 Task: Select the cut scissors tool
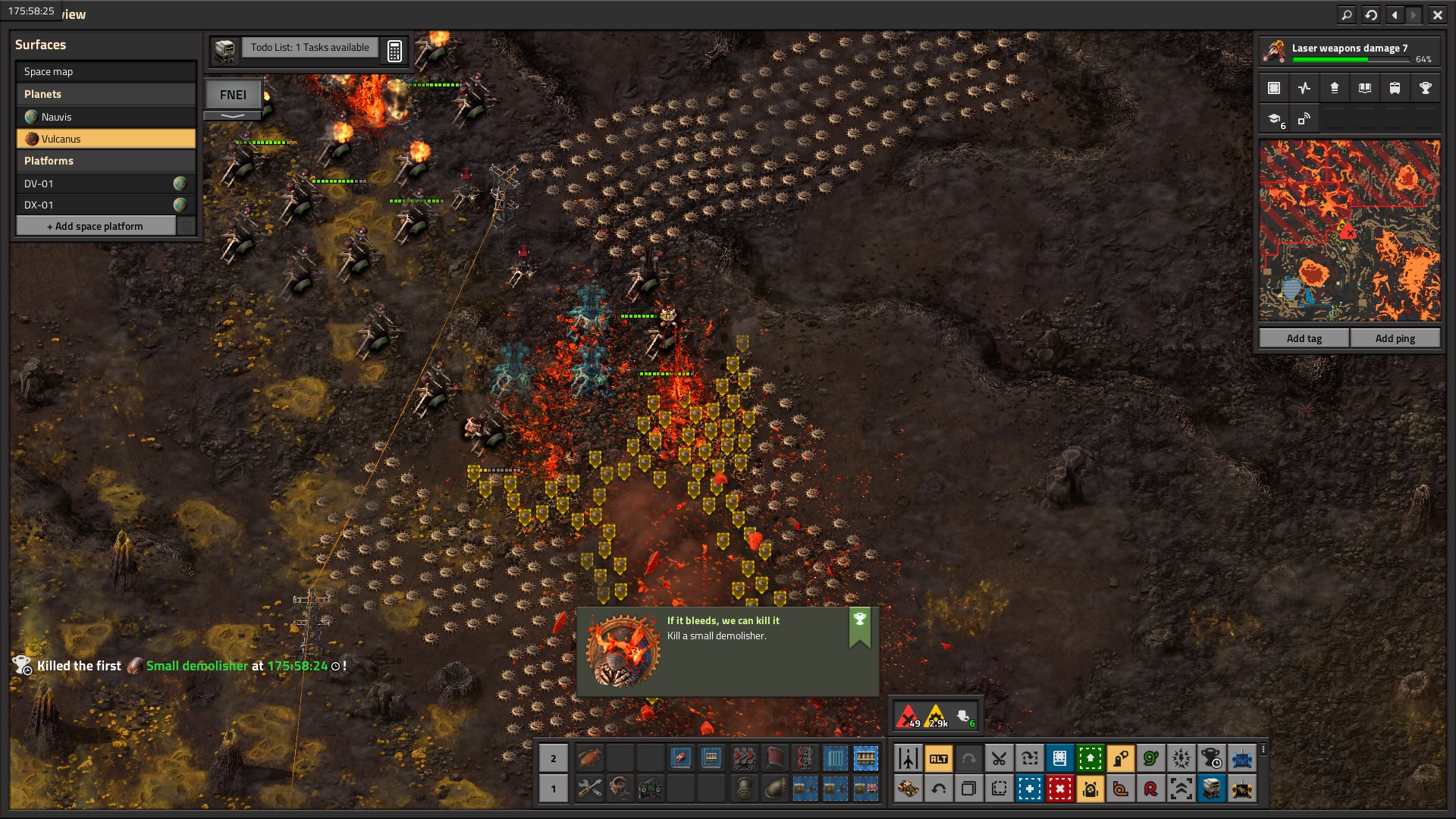pos(999,758)
